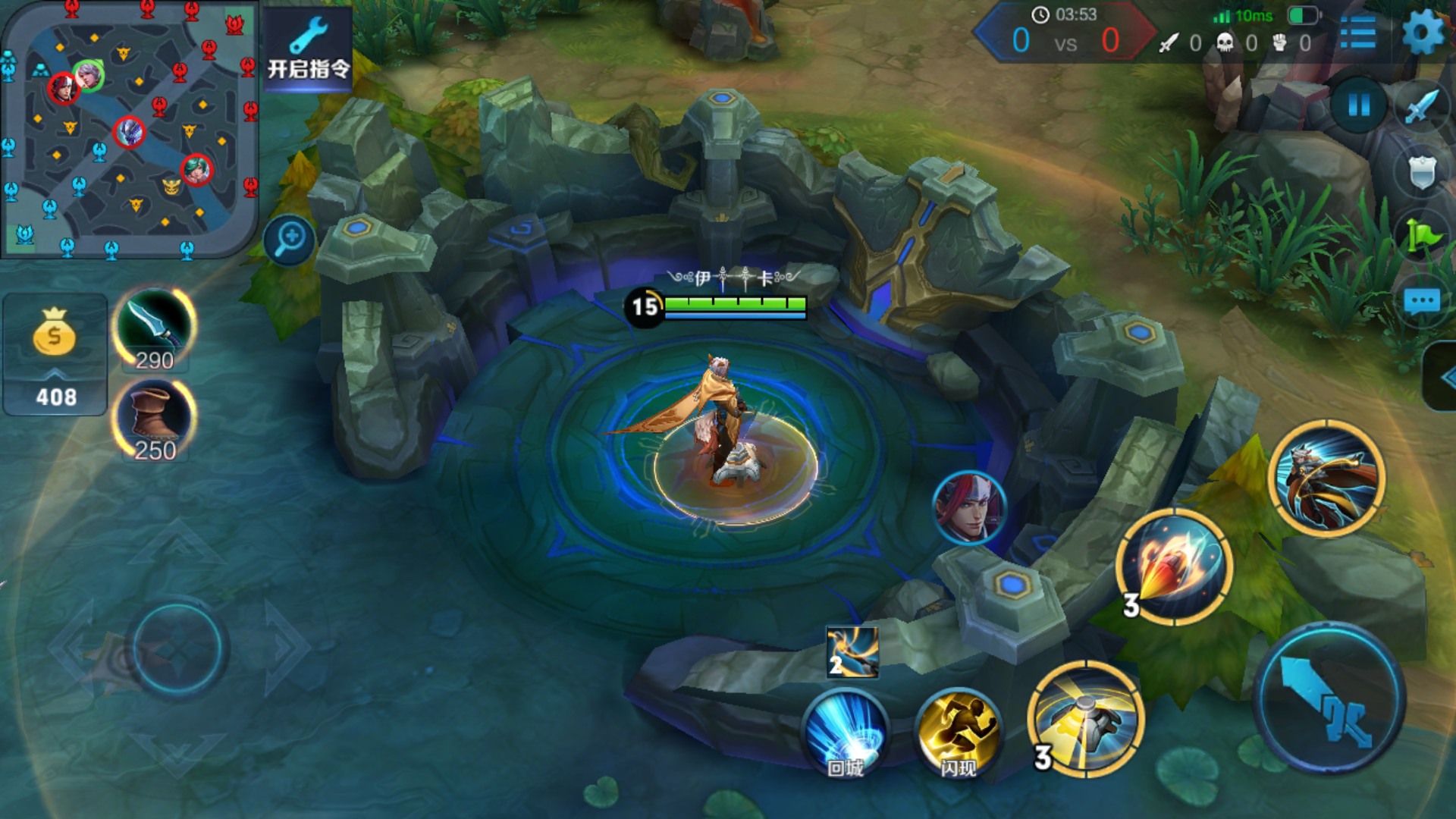Cast the ultimate skill with caped hero
This screenshot has width=1456, height=819.
tap(1326, 478)
